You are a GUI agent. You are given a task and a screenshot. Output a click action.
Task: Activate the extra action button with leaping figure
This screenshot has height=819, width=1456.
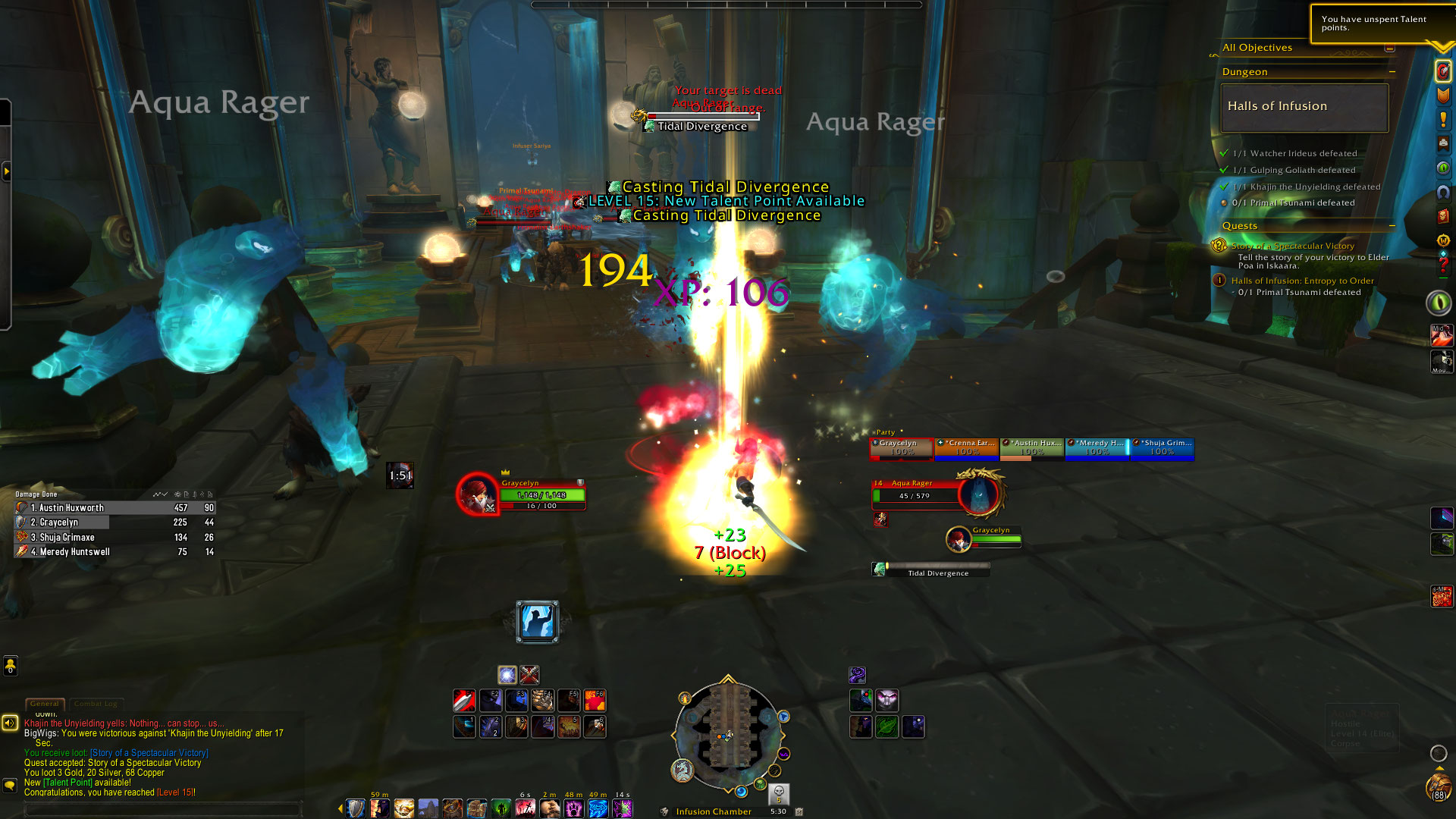click(537, 622)
